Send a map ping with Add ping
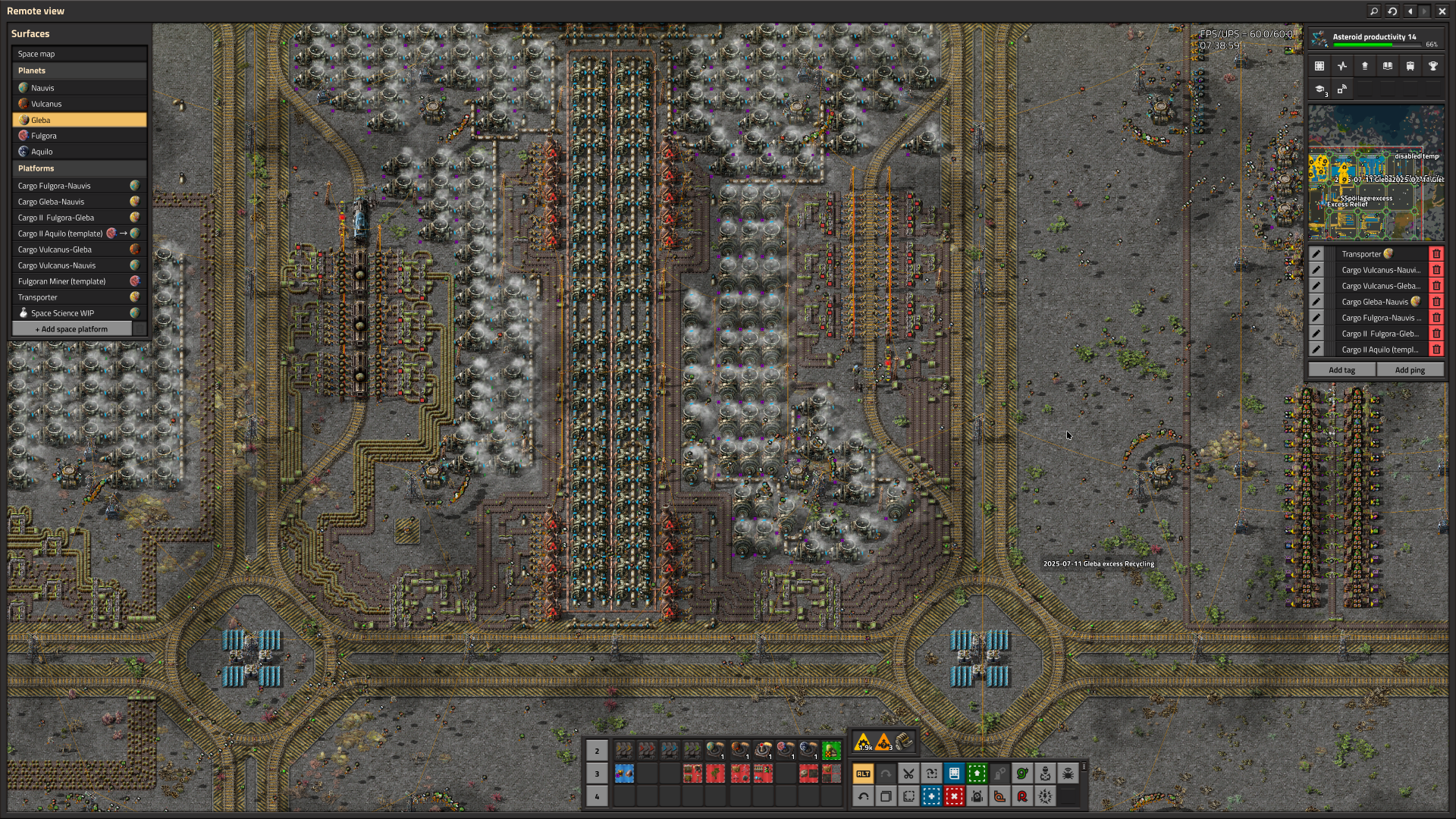Image resolution: width=1456 pixels, height=819 pixels. pyautogui.click(x=1410, y=370)
